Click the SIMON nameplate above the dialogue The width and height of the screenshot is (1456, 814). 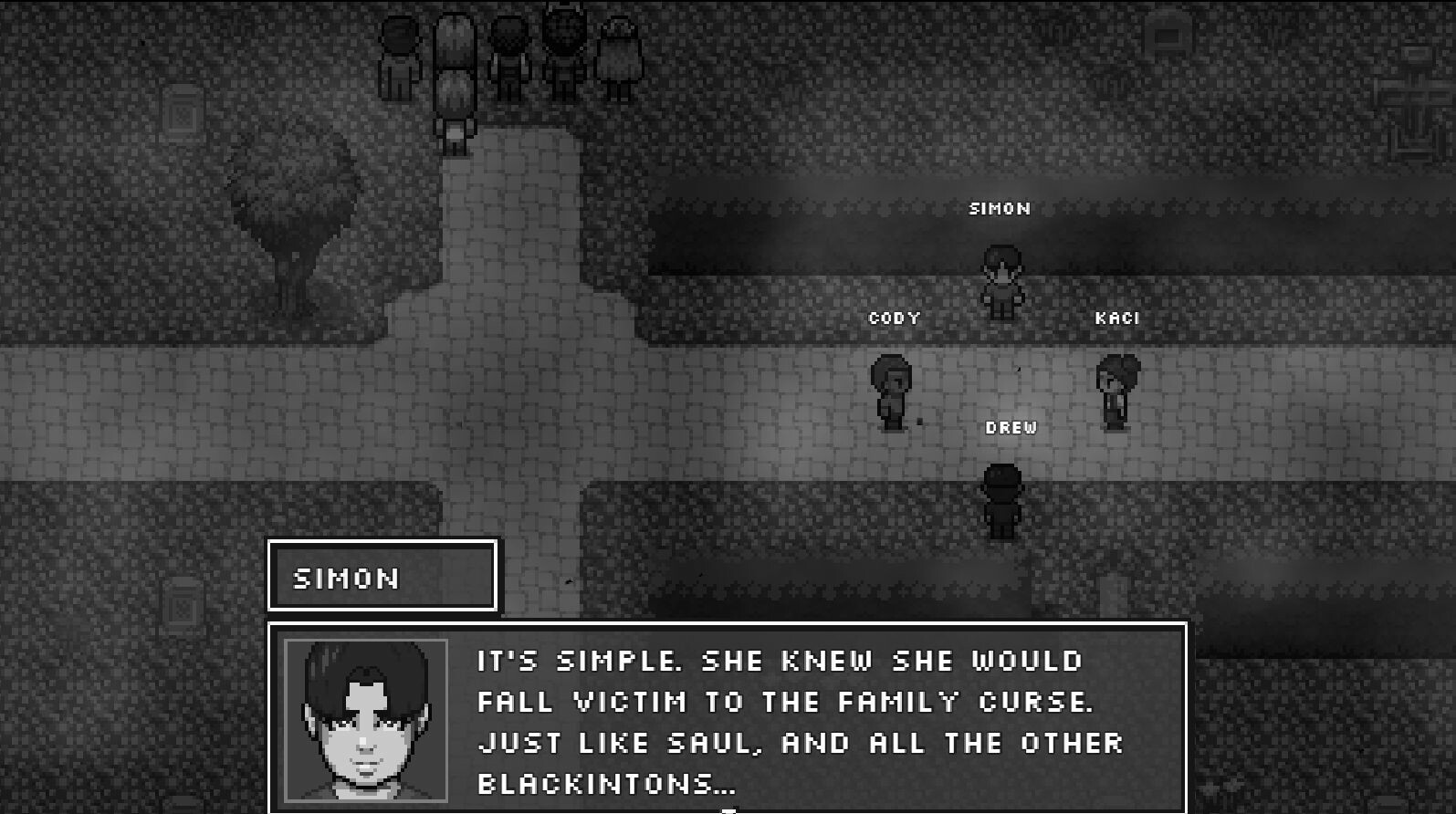(x=382, y=577)
